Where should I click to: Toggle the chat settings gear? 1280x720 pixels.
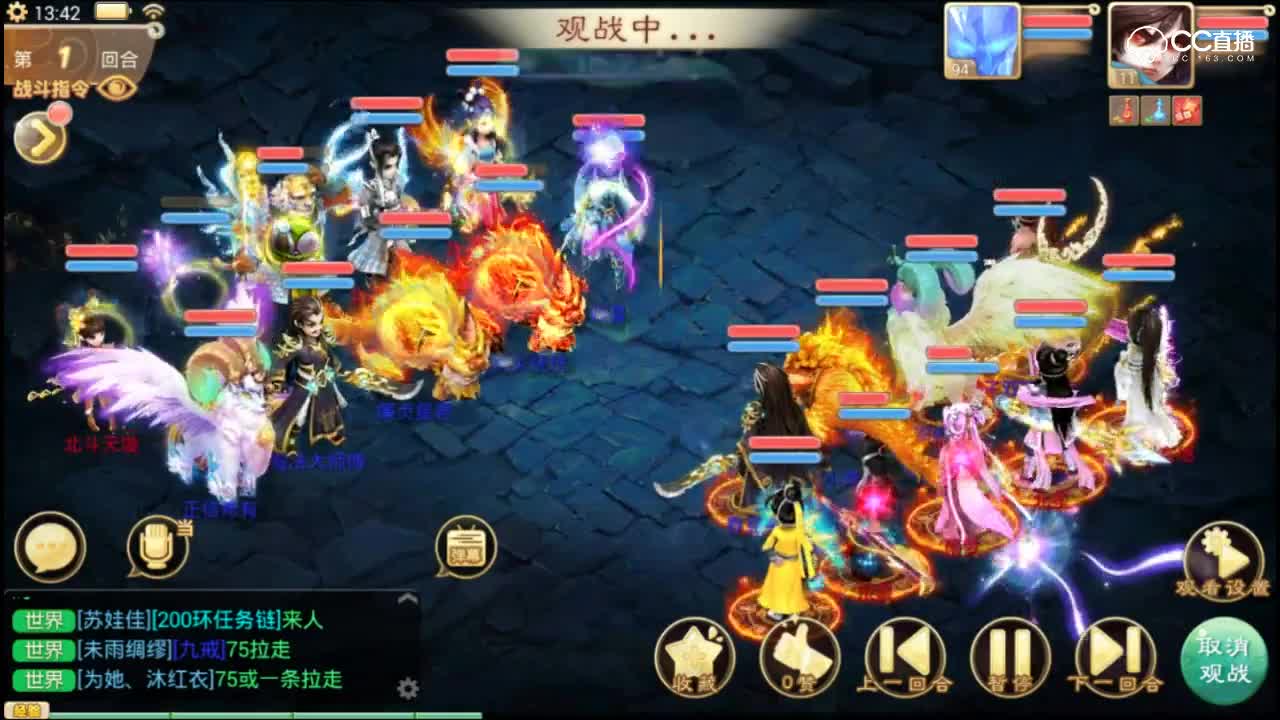coord(408,688)
